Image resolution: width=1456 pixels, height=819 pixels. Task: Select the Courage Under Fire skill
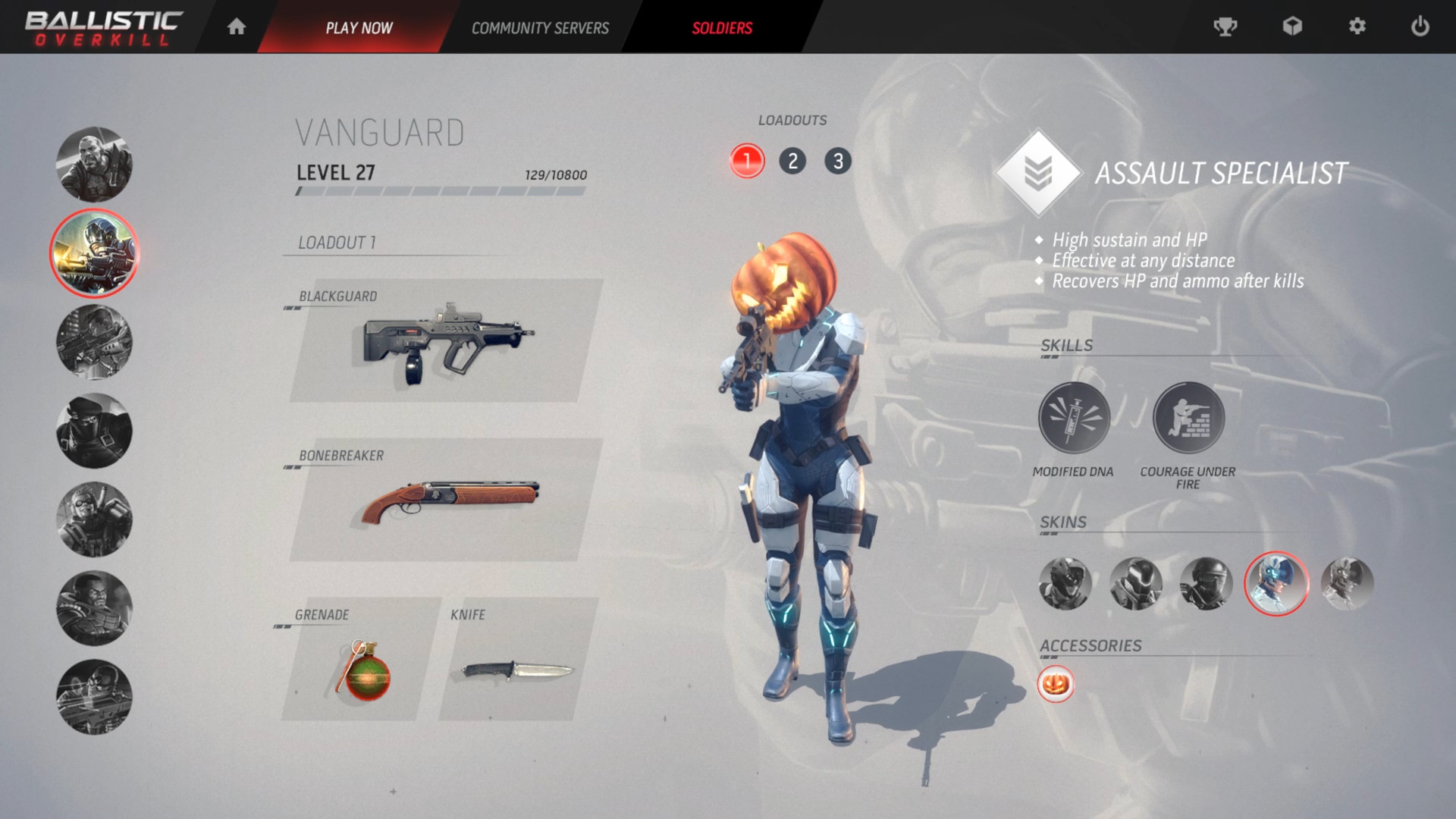tap(1188, 418)
